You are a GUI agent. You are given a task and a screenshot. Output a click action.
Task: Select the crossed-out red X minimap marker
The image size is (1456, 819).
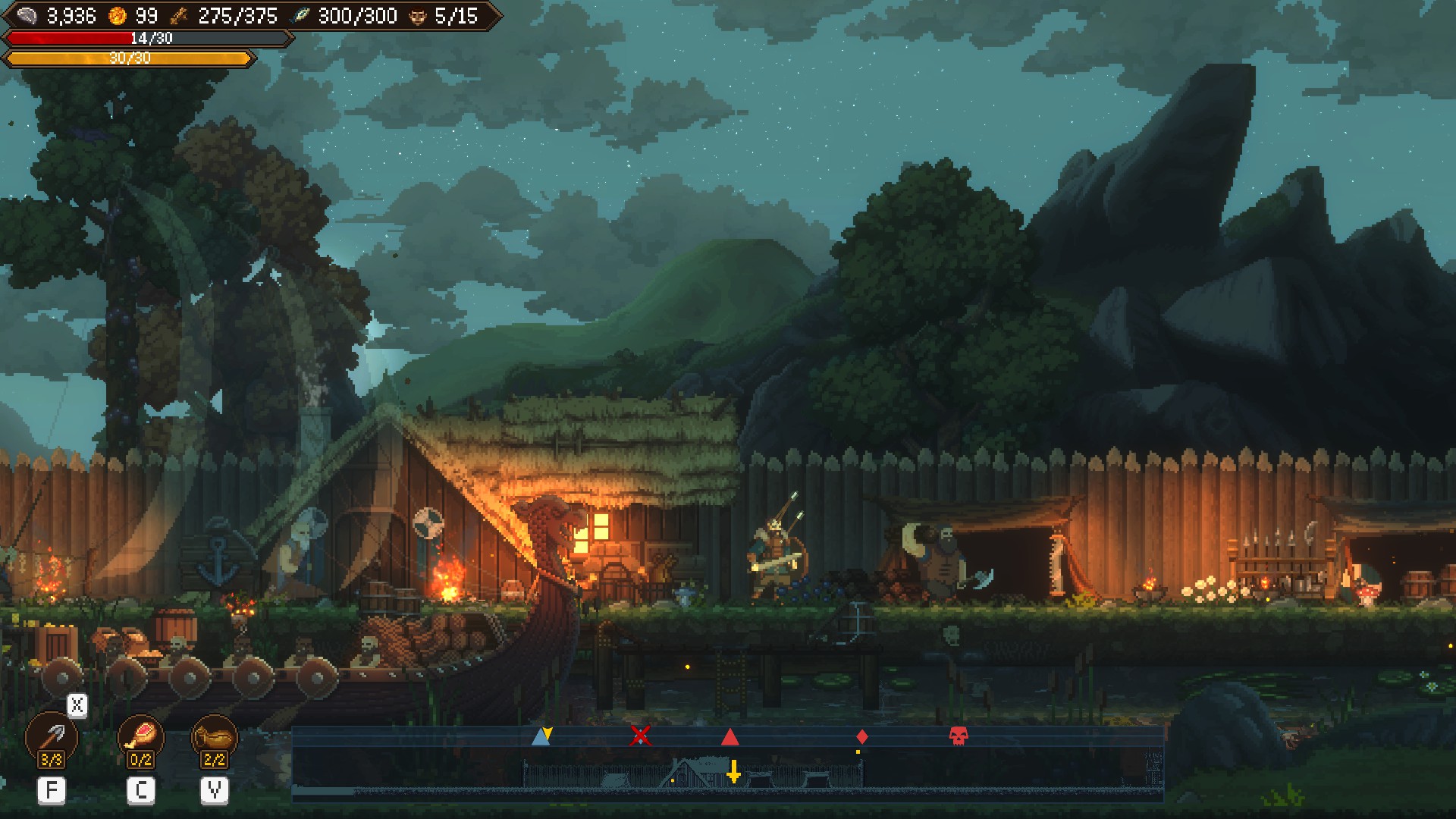click(641, 736)
